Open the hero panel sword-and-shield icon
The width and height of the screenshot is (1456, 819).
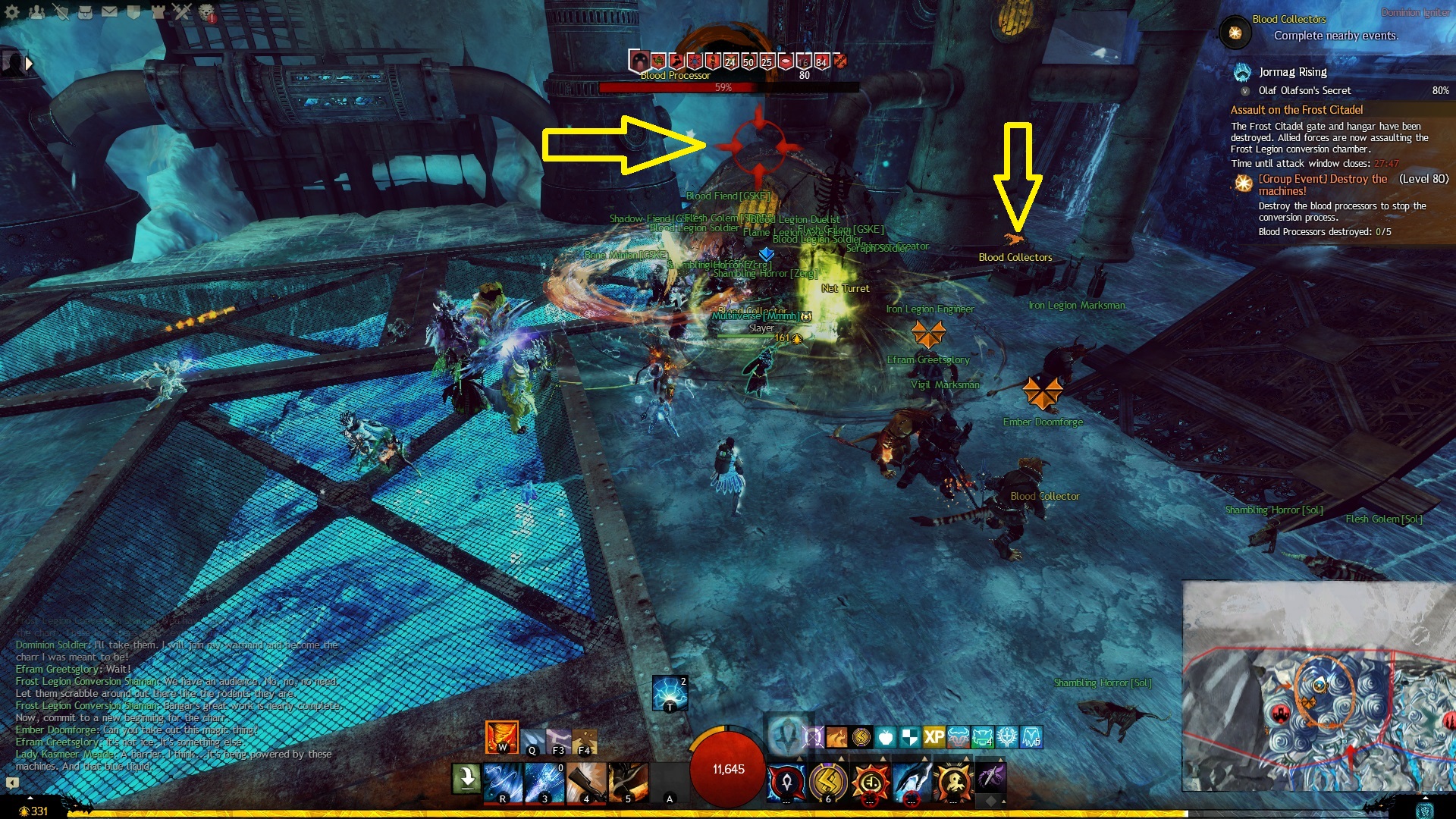[61, 12]
